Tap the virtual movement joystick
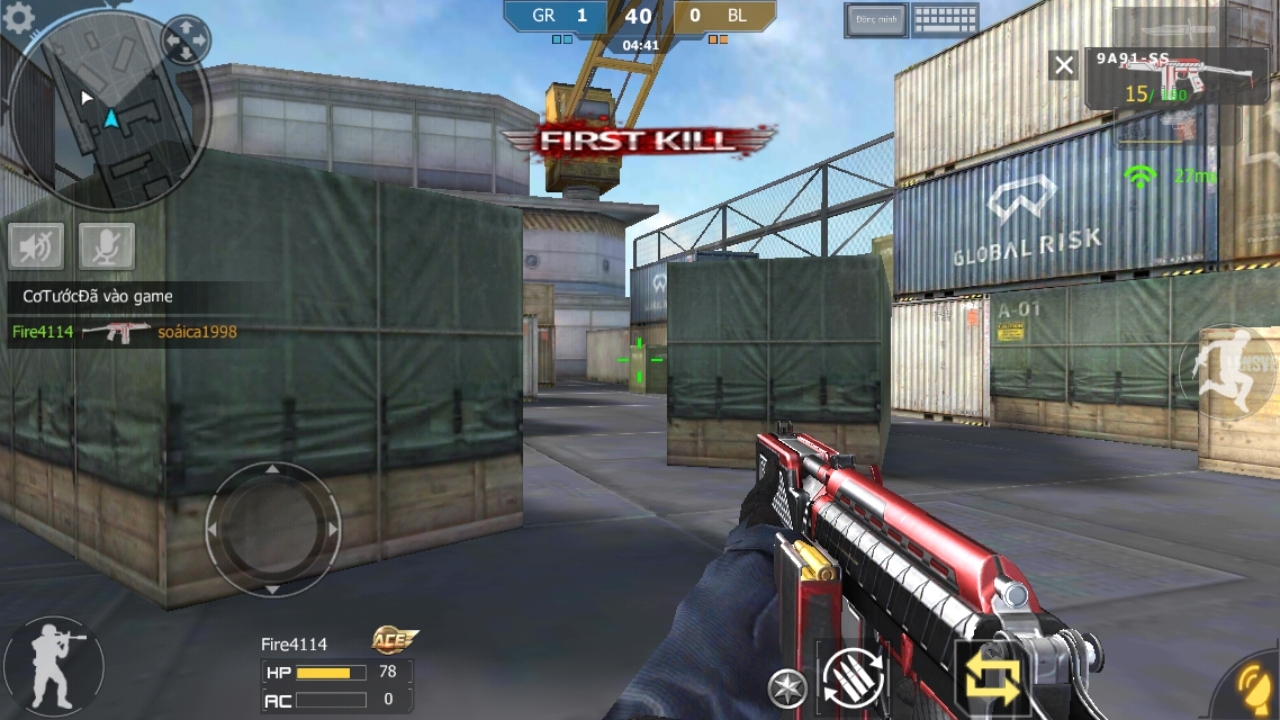1280x720 pixels. 272,529
